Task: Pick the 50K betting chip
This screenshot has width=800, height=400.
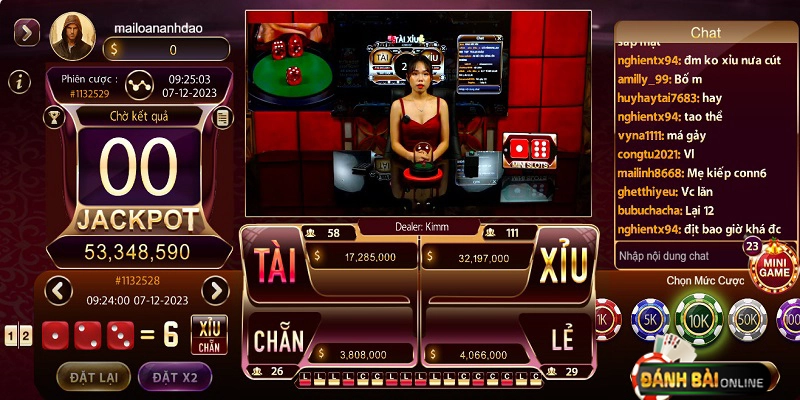Action: coord(746,320)
